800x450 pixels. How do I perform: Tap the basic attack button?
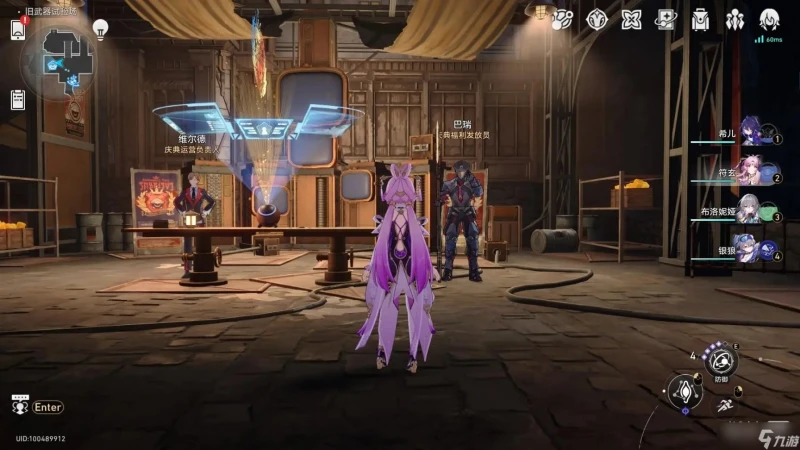685,391
